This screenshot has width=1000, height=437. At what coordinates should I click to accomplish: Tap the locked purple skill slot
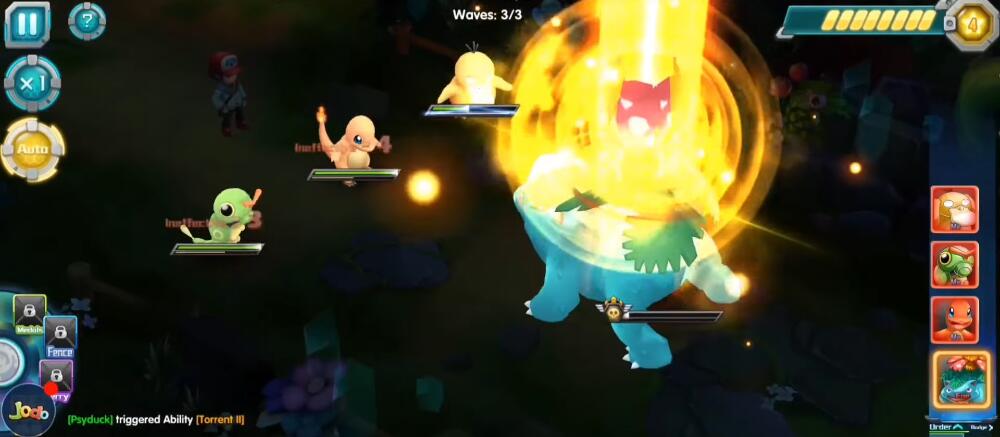tap(56, 377)
